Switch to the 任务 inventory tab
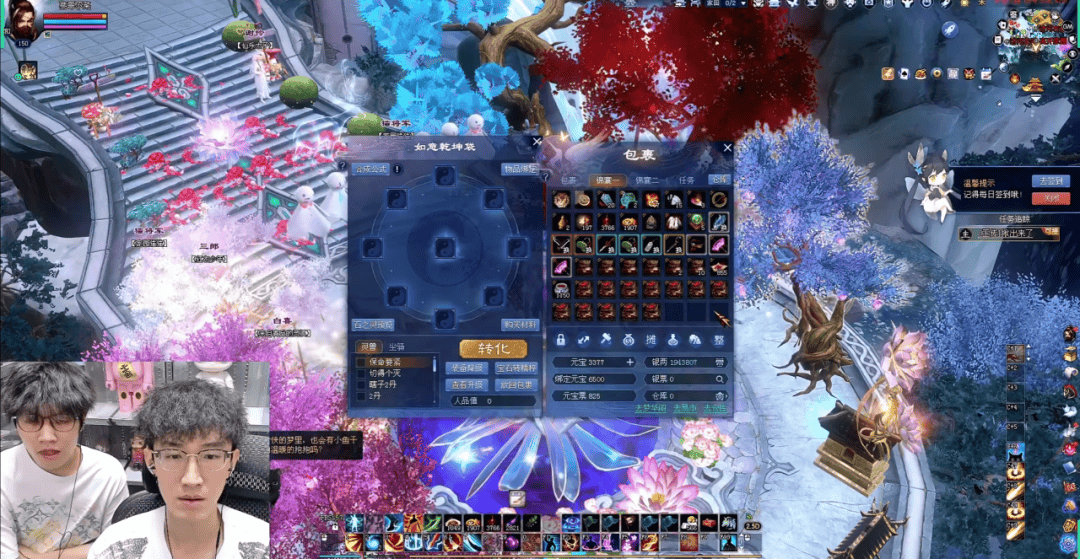This screenshot has height=559, width=1080. pos(687,180)
